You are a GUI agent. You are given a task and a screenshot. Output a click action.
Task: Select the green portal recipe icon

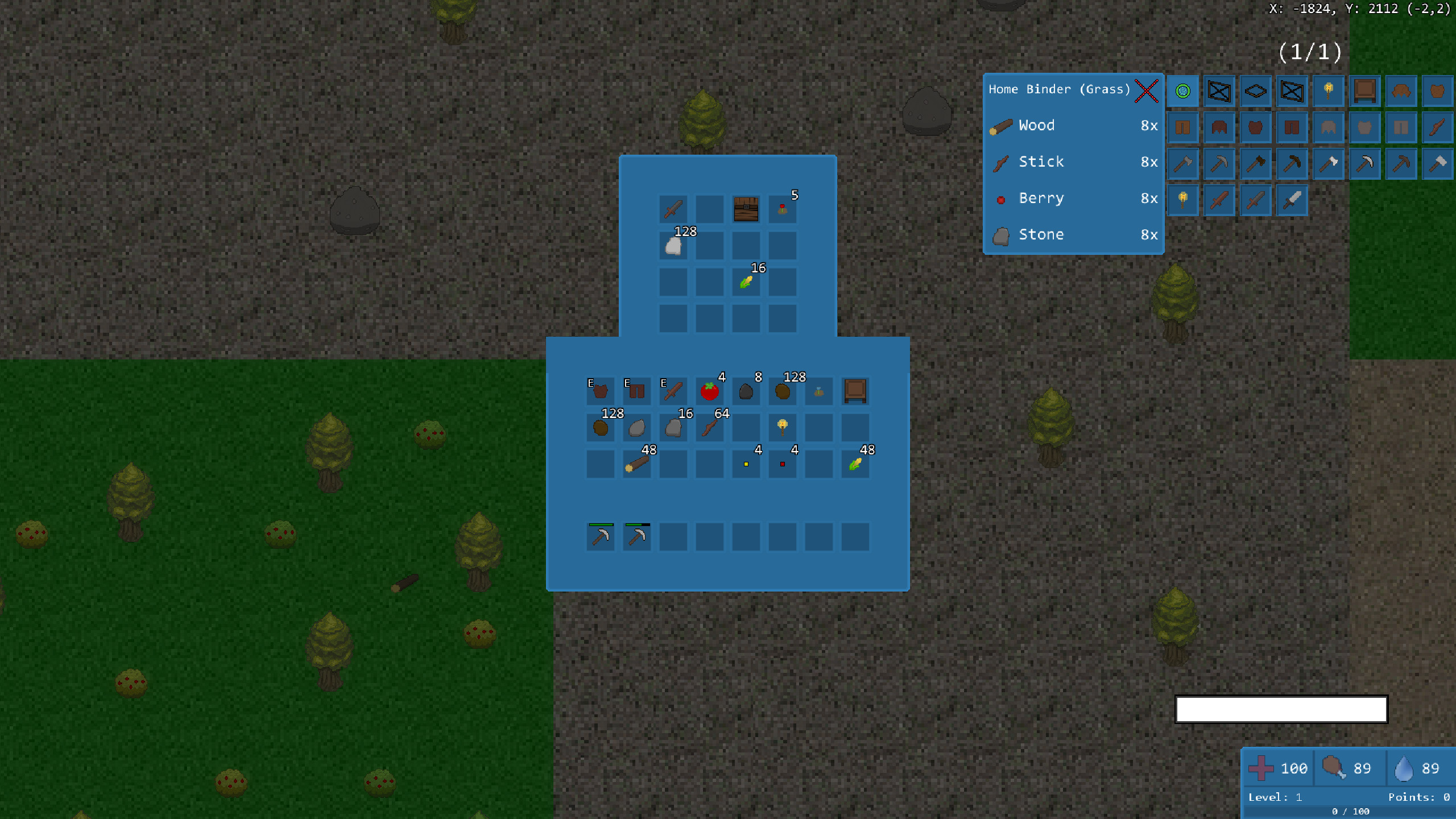[1183, 91]
